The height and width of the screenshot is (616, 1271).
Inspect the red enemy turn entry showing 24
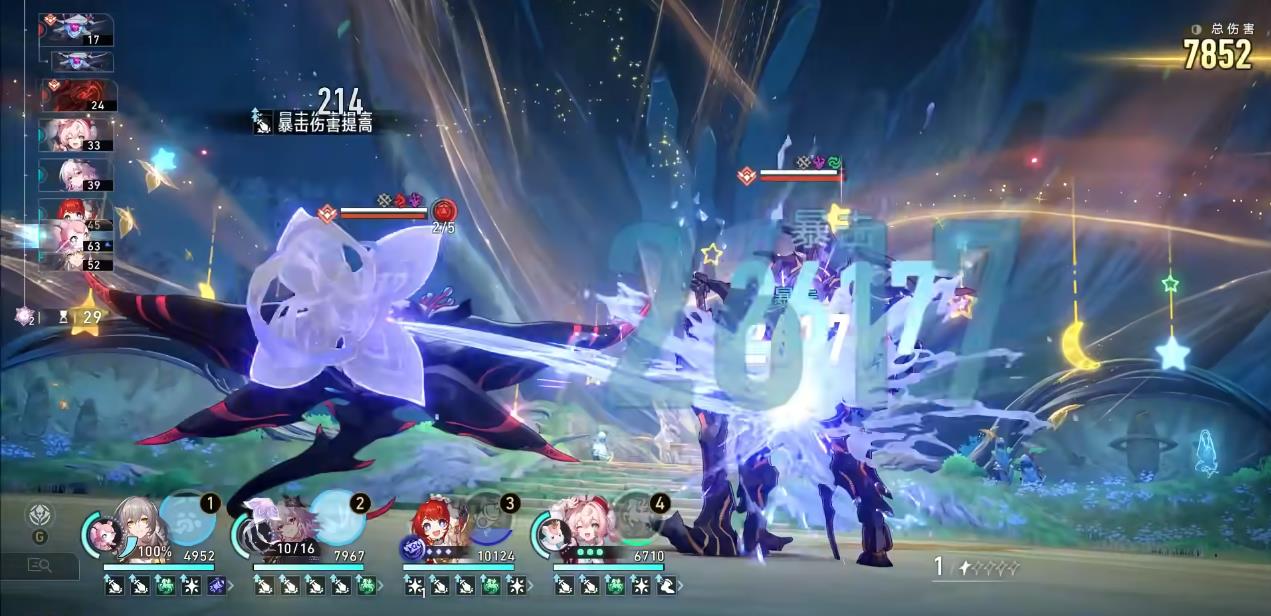click(x=79, y=96)
